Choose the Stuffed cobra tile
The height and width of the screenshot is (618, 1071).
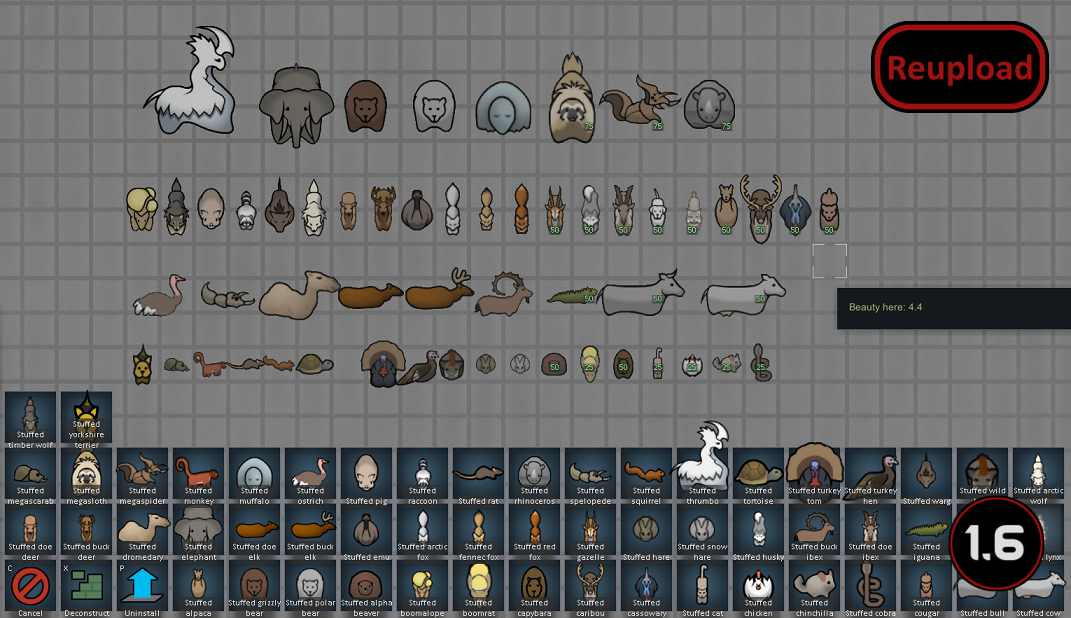pyautogui.click(x=870, y=587)
